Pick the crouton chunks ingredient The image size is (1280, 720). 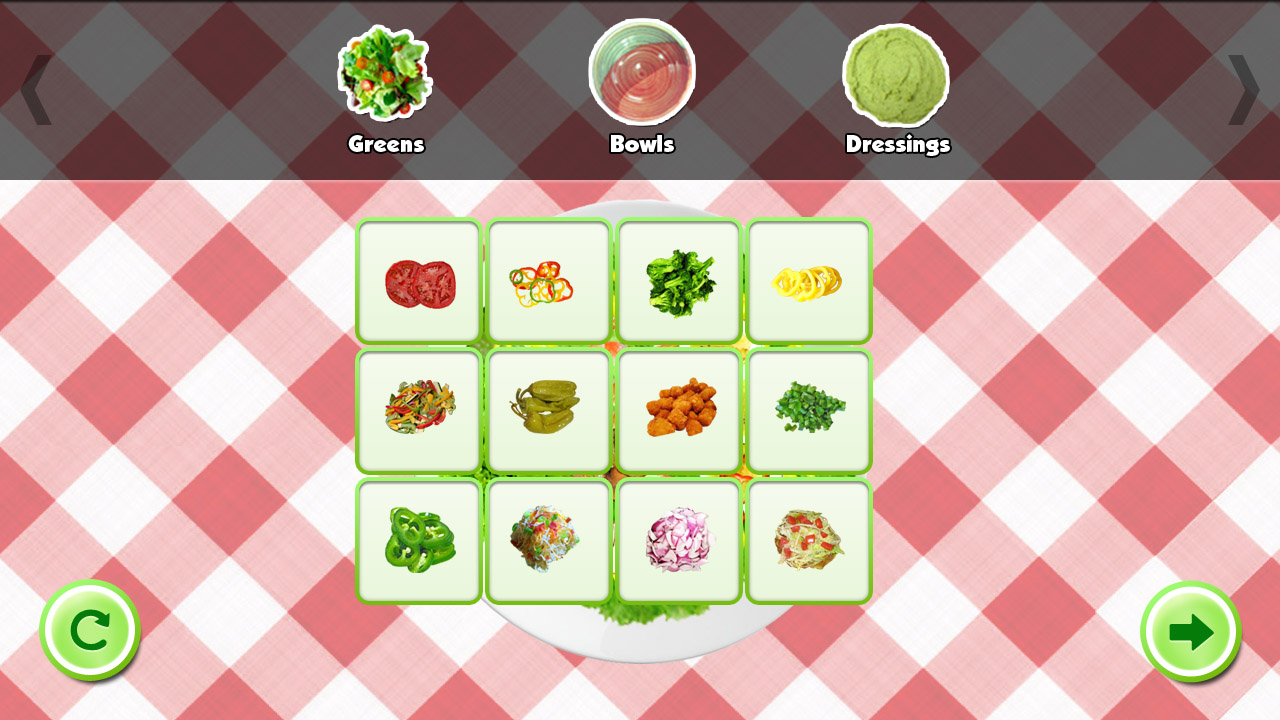pos(679,411)
